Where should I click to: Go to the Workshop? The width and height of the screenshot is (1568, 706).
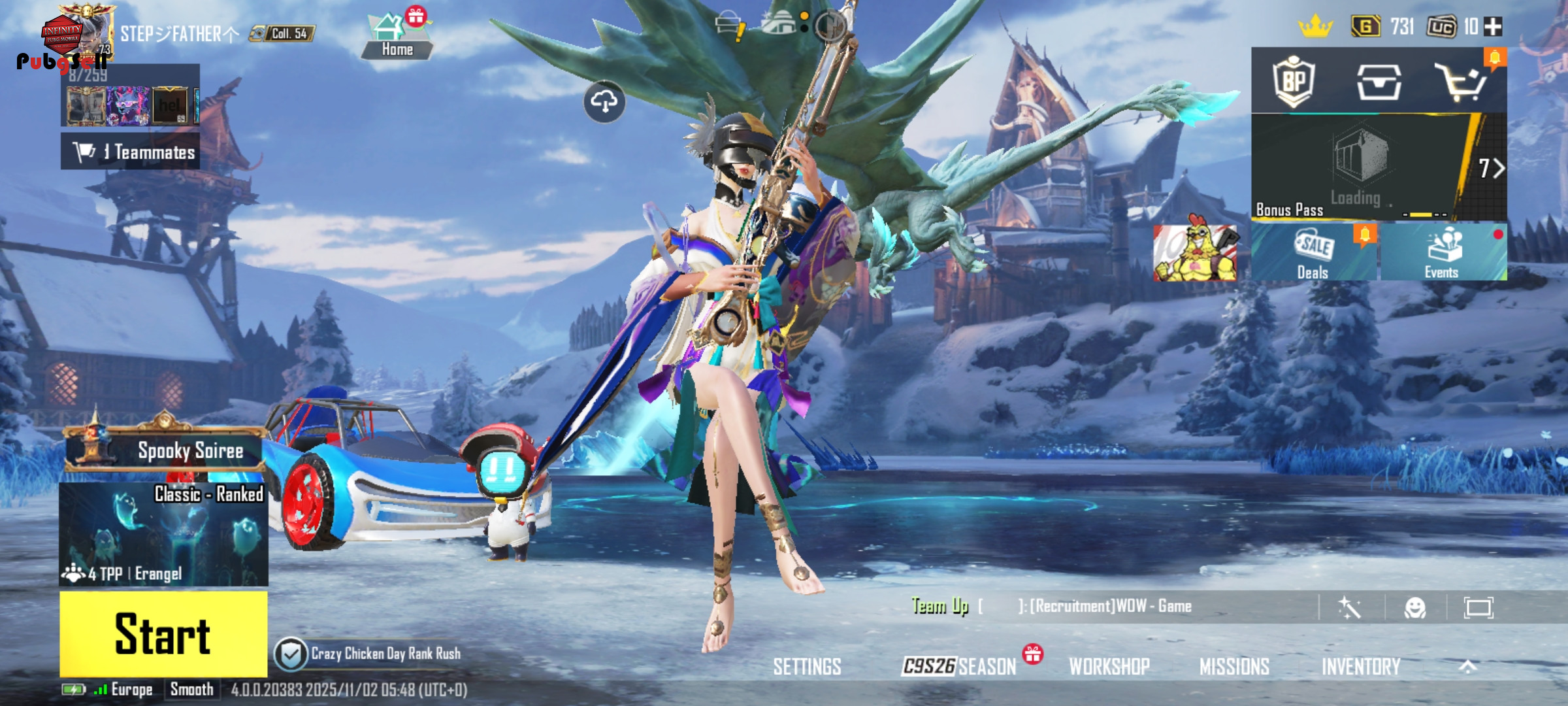tap(1109, 667)
